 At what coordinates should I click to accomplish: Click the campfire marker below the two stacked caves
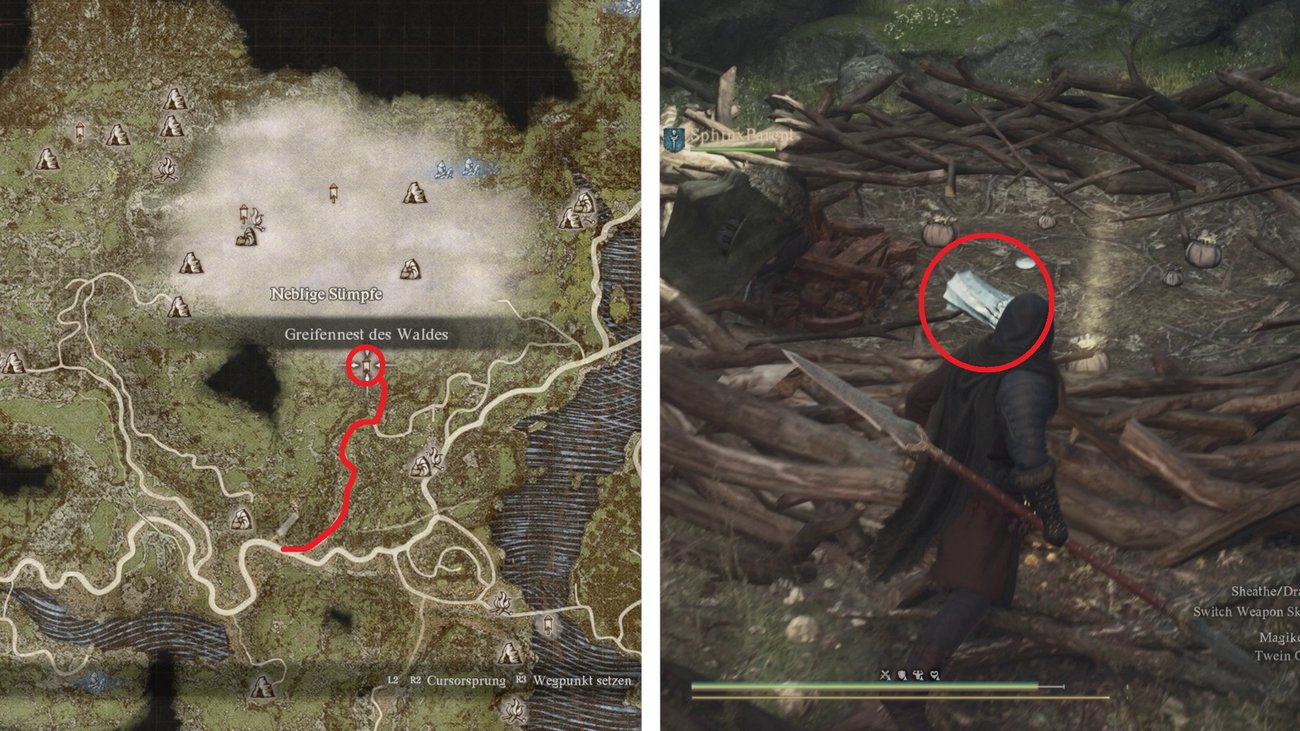pyautogui.click(x=166, y=168)
